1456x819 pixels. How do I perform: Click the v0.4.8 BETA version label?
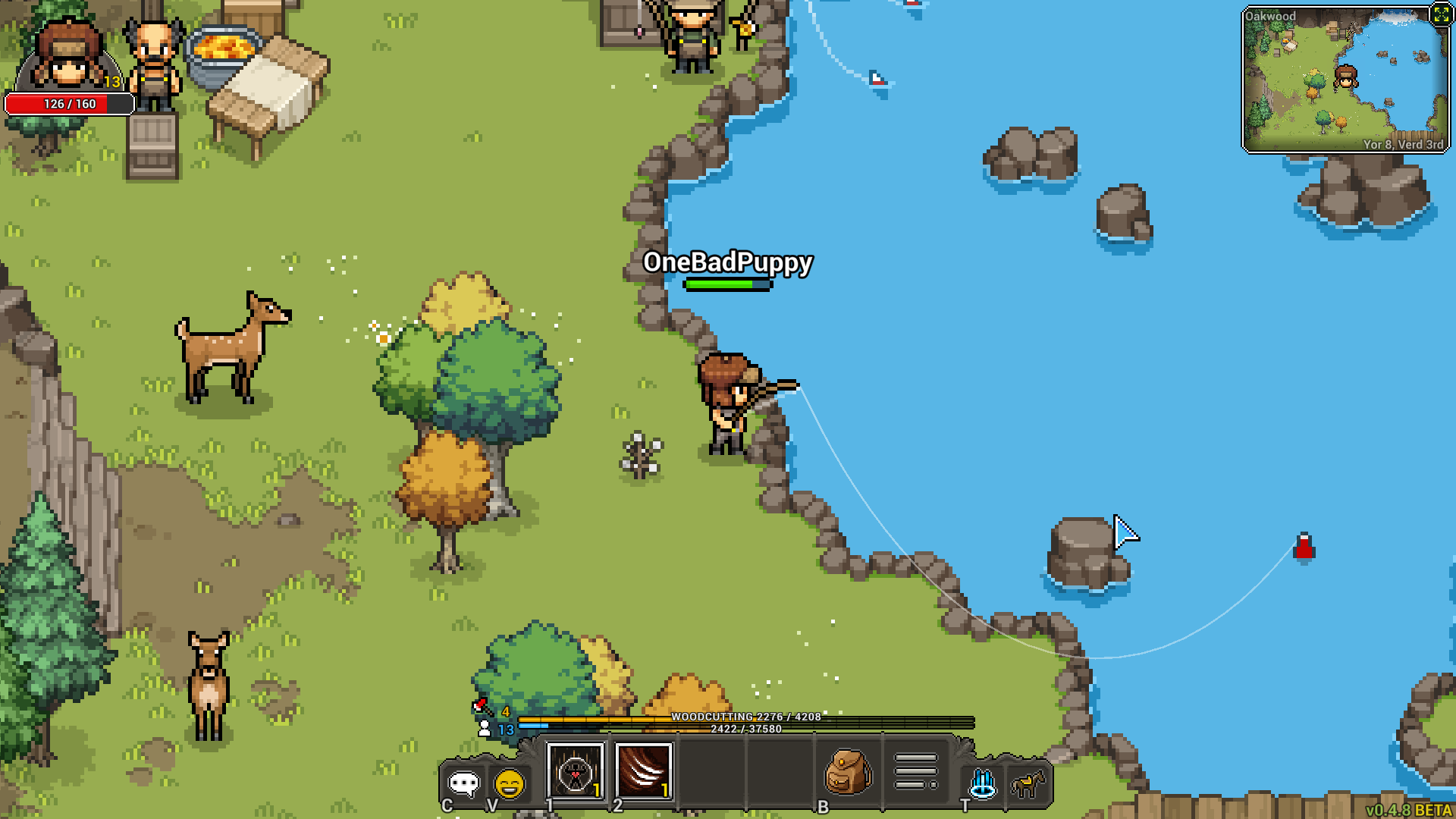pos(1408,810)
